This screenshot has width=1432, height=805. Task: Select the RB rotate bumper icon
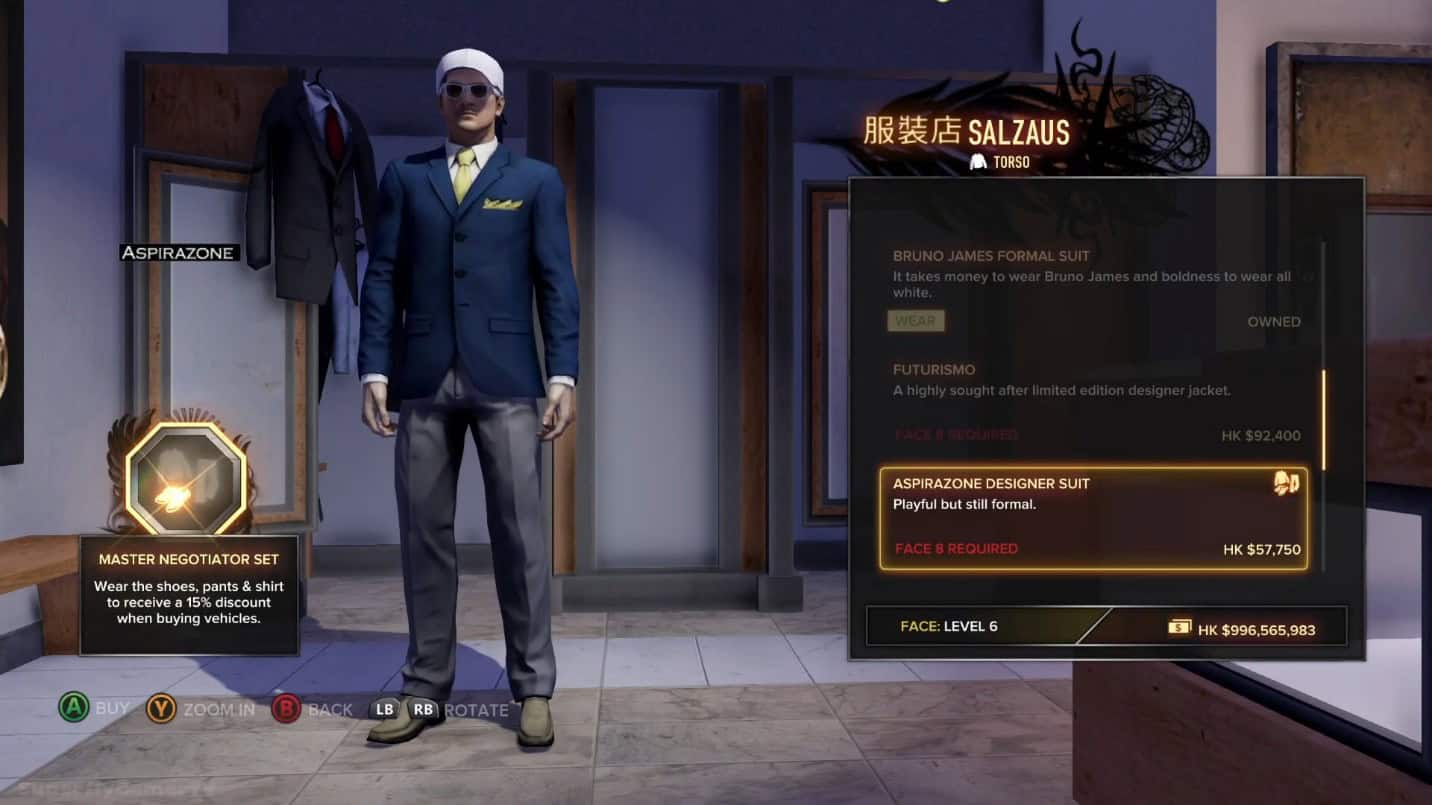[424, 707]
